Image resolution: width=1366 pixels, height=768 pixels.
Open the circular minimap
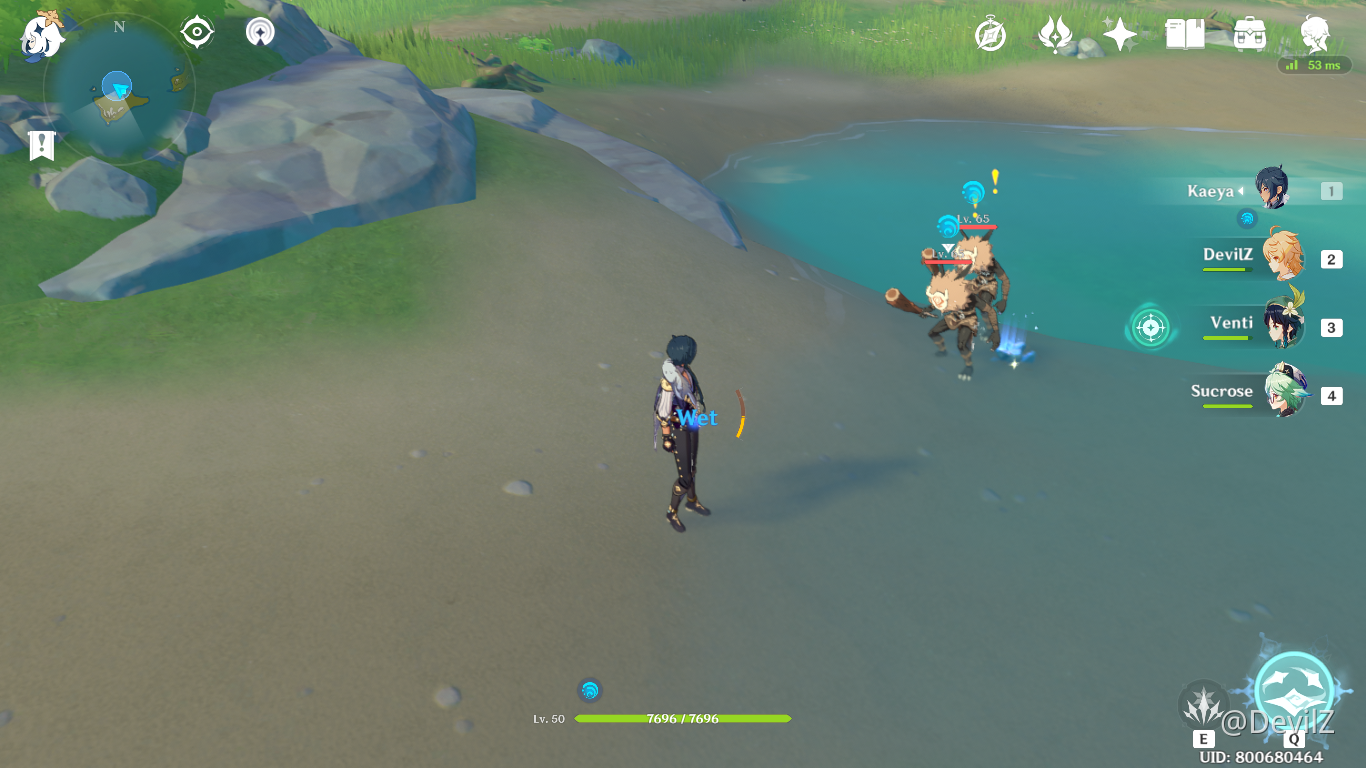tap(118, 90)
